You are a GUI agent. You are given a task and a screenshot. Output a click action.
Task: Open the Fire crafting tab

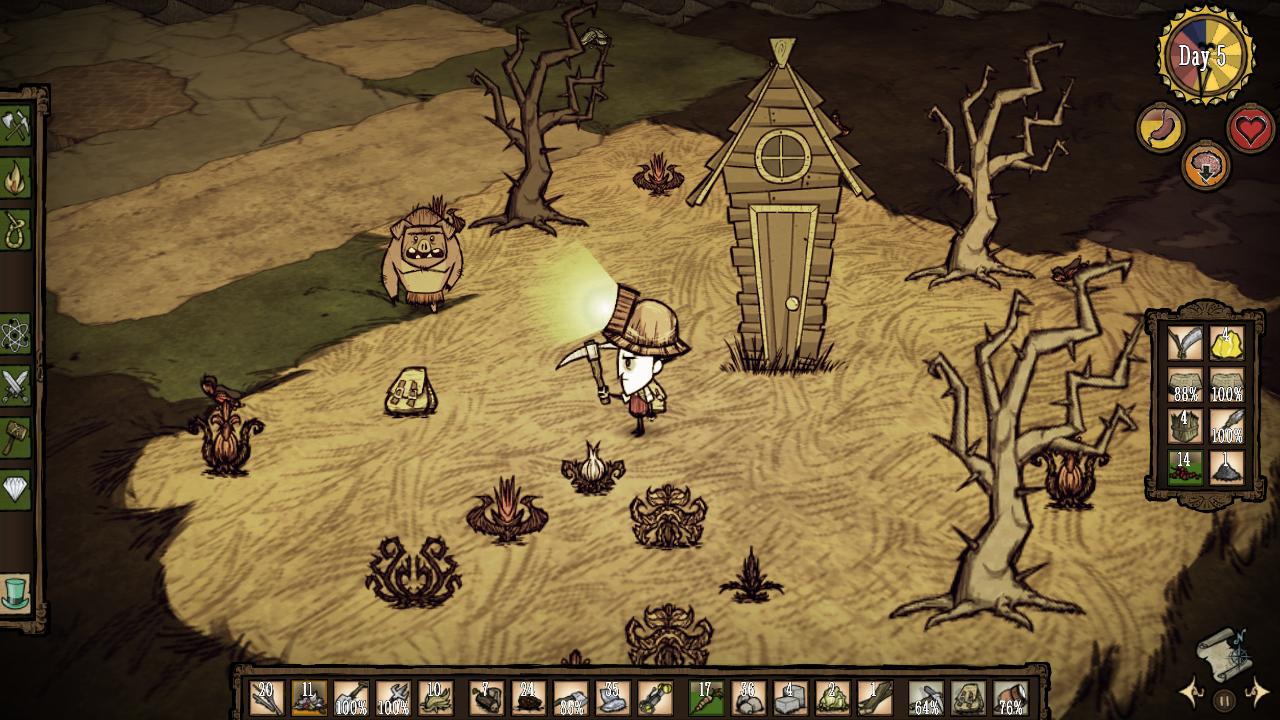click(15, 178)
